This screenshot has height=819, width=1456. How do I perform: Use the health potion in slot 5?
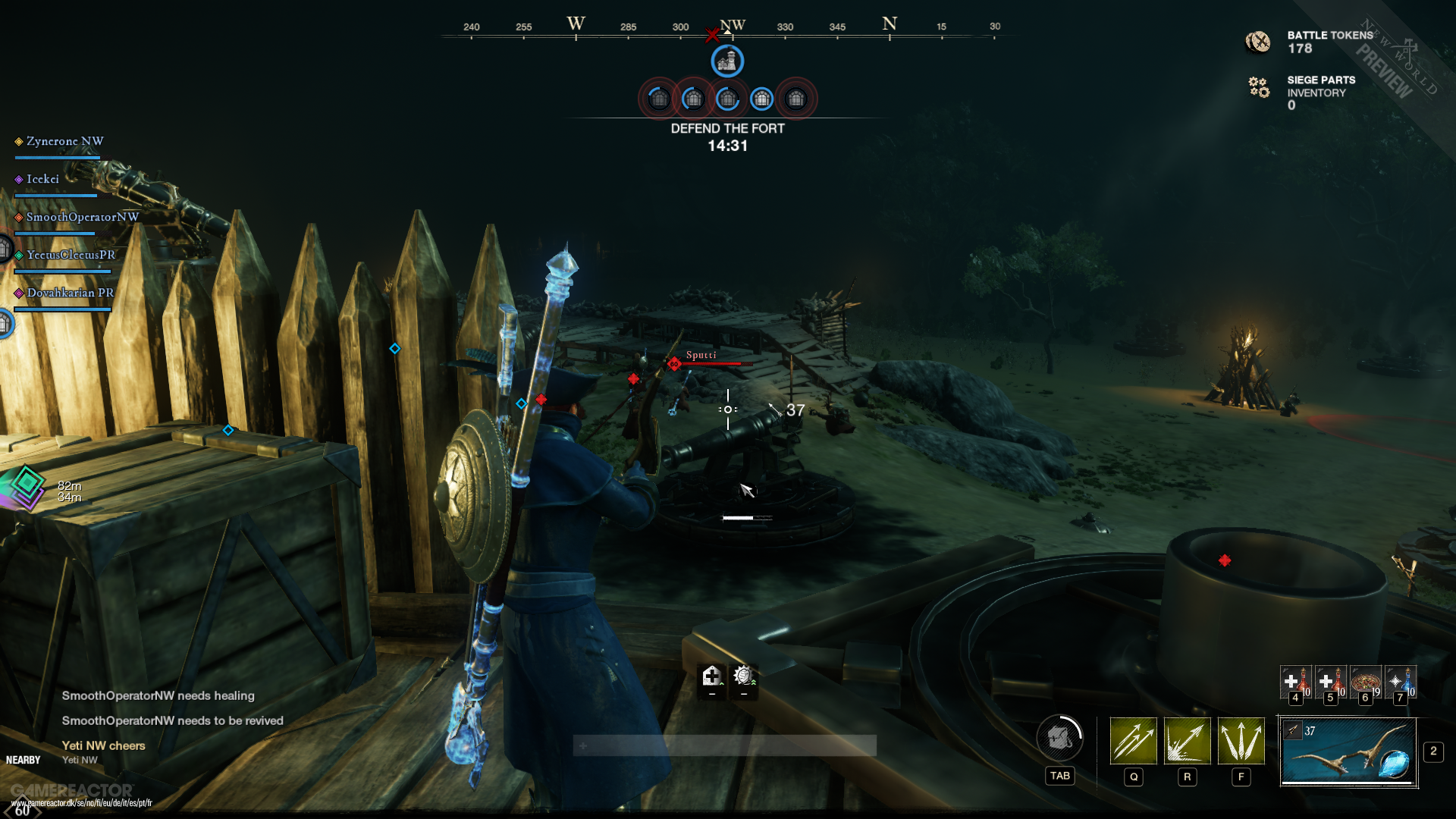(x=1330, y=682)
